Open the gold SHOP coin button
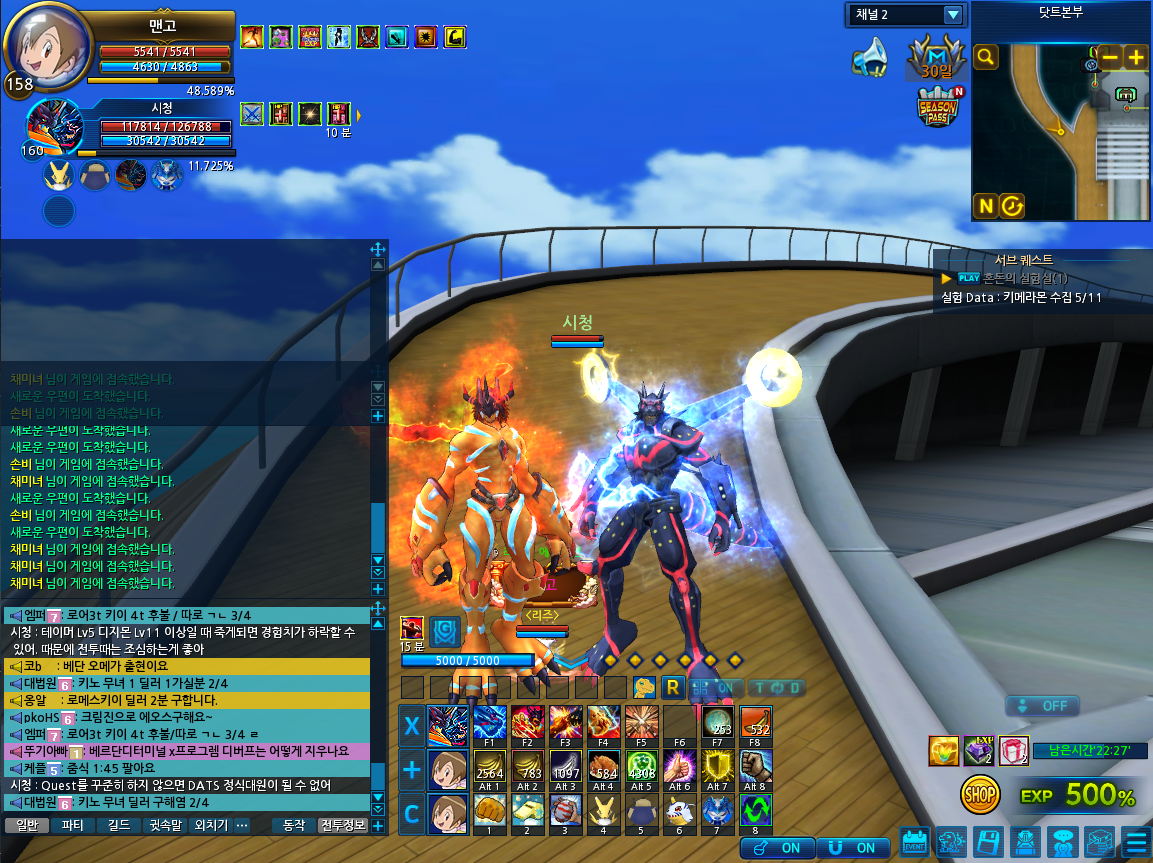The image size is (1153, 863). pyautogui.click(x=980, y=795)
